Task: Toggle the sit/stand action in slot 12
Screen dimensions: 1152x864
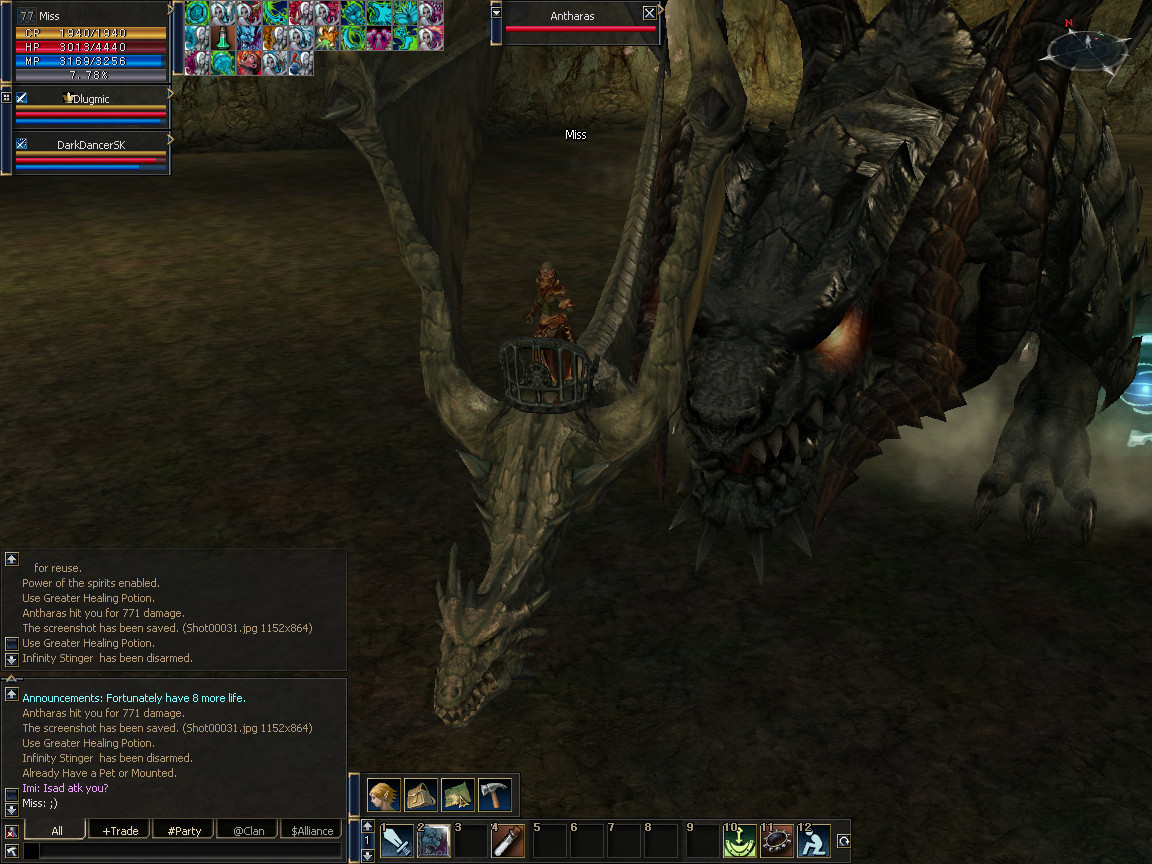Action: click(x=813, y=842)
